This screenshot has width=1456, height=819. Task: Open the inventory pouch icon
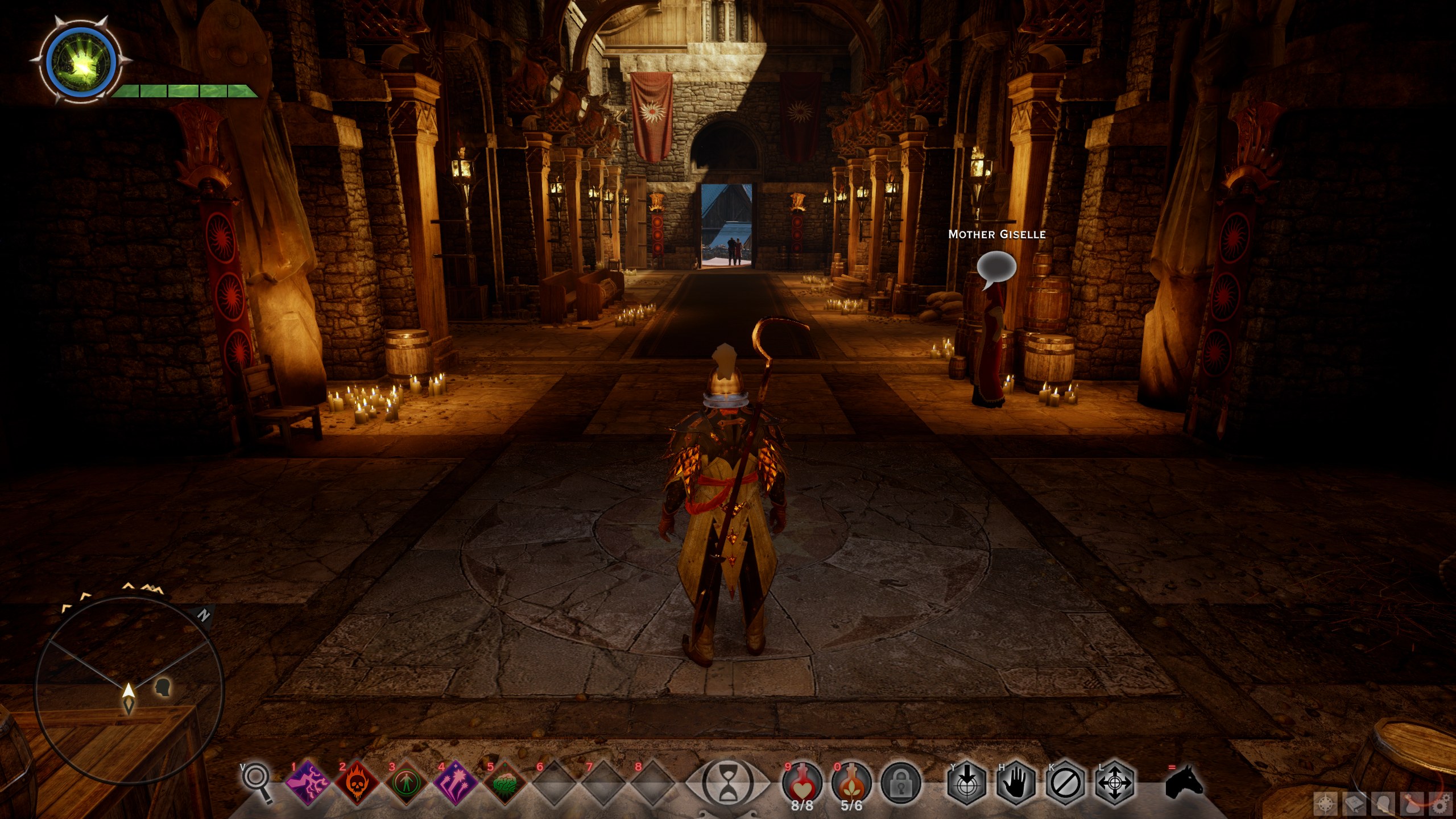(1412, 804)
